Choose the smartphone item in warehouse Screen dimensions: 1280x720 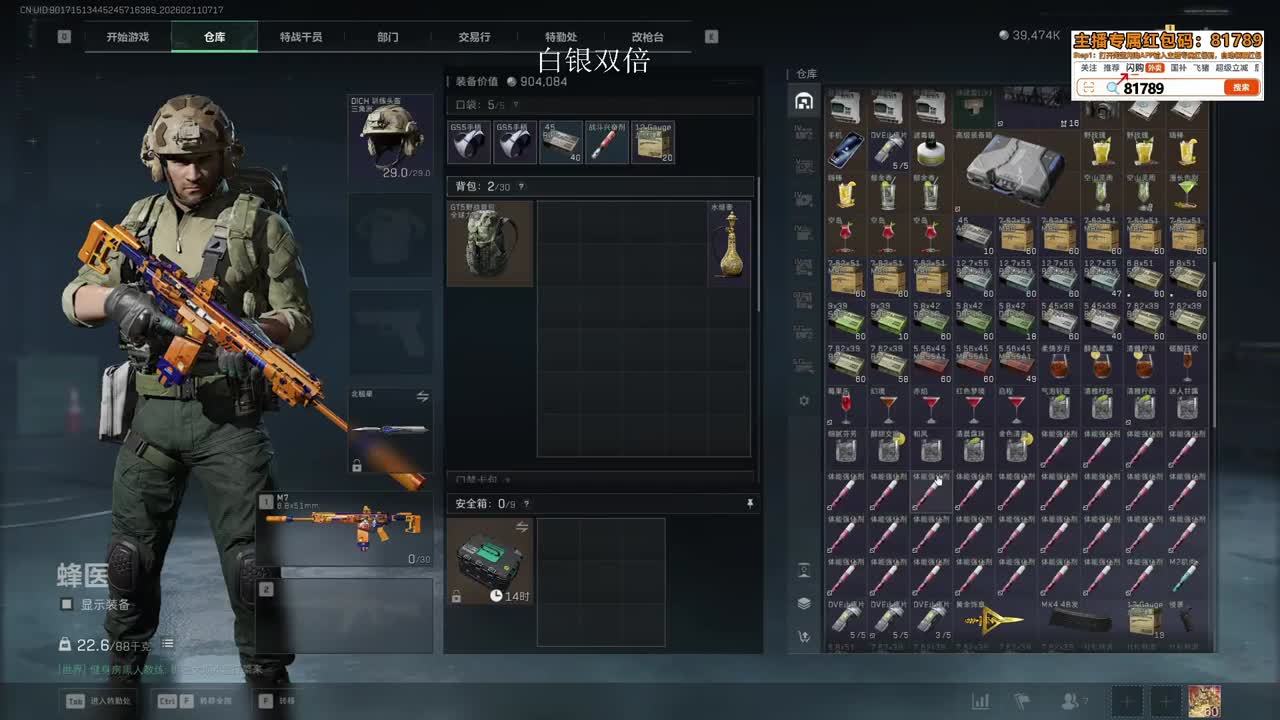click(x=845, y=149)
